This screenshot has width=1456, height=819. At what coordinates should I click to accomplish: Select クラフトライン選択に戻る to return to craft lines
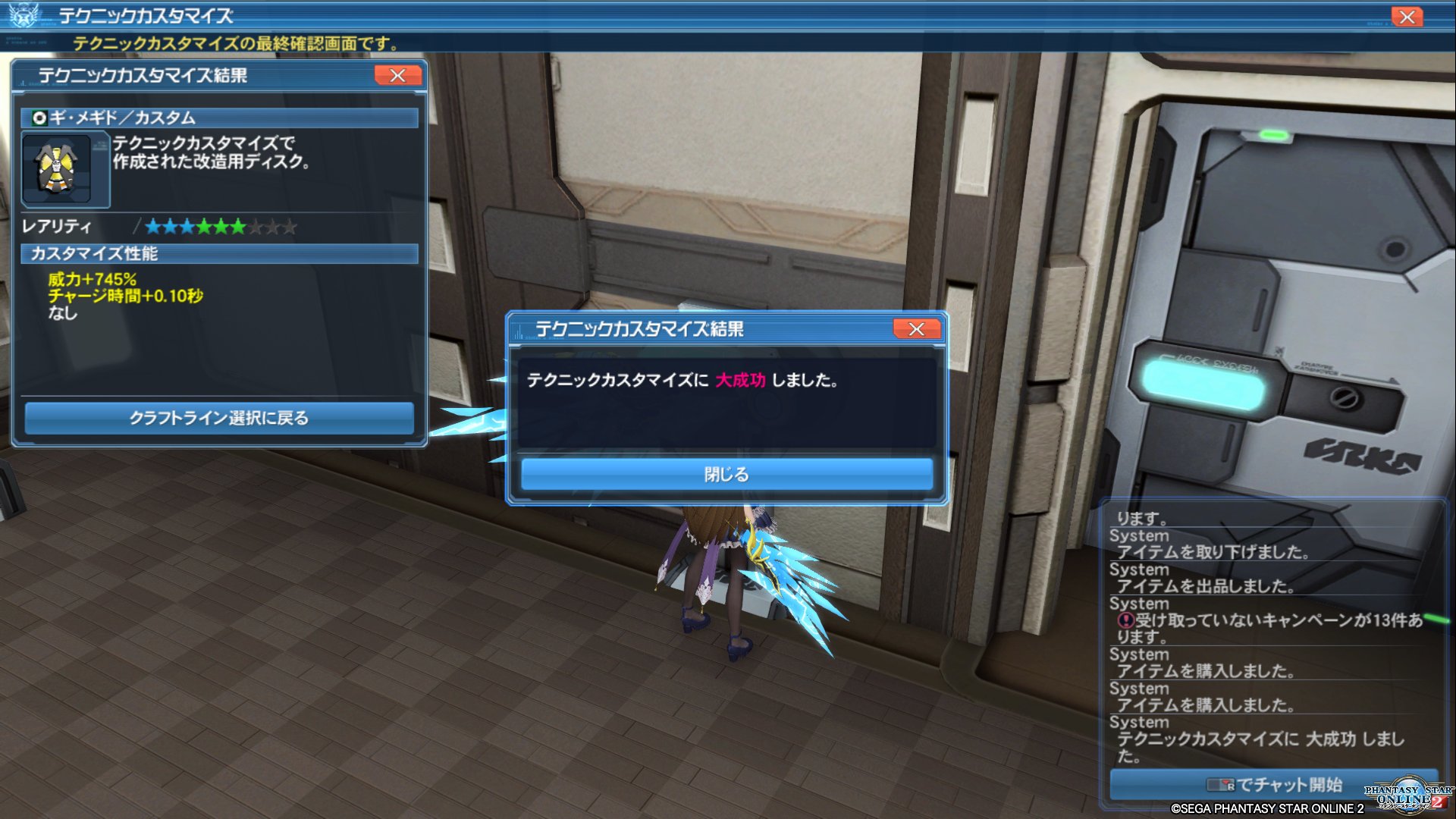[x=220, y=418]
